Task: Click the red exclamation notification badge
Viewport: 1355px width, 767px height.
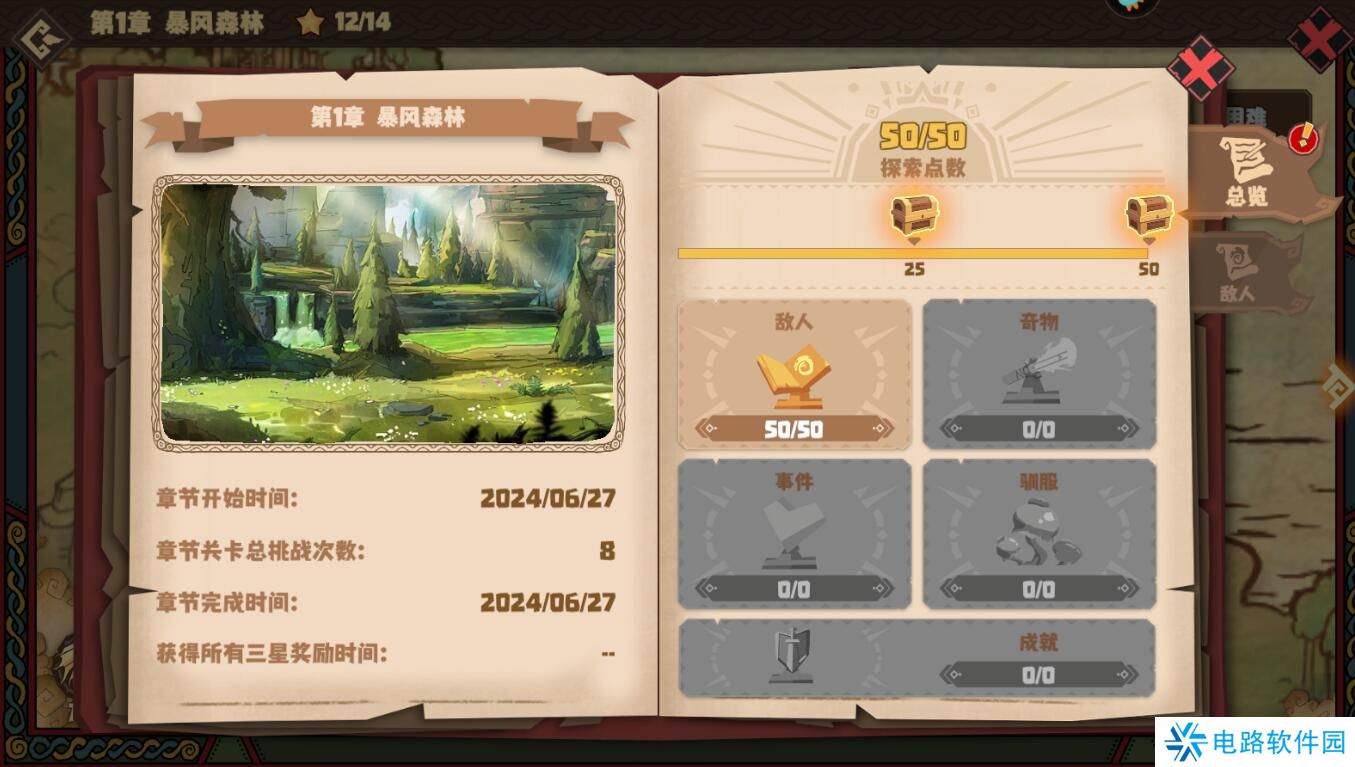Action: click(1302, 141)
